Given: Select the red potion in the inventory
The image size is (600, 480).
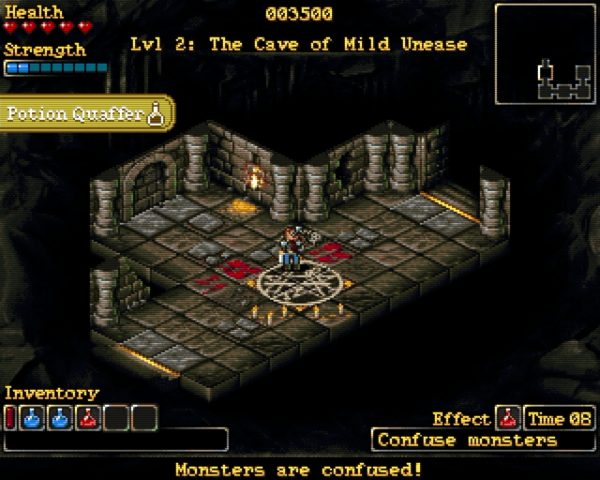Looking at the screenshot, I should [x=91, y=417].
